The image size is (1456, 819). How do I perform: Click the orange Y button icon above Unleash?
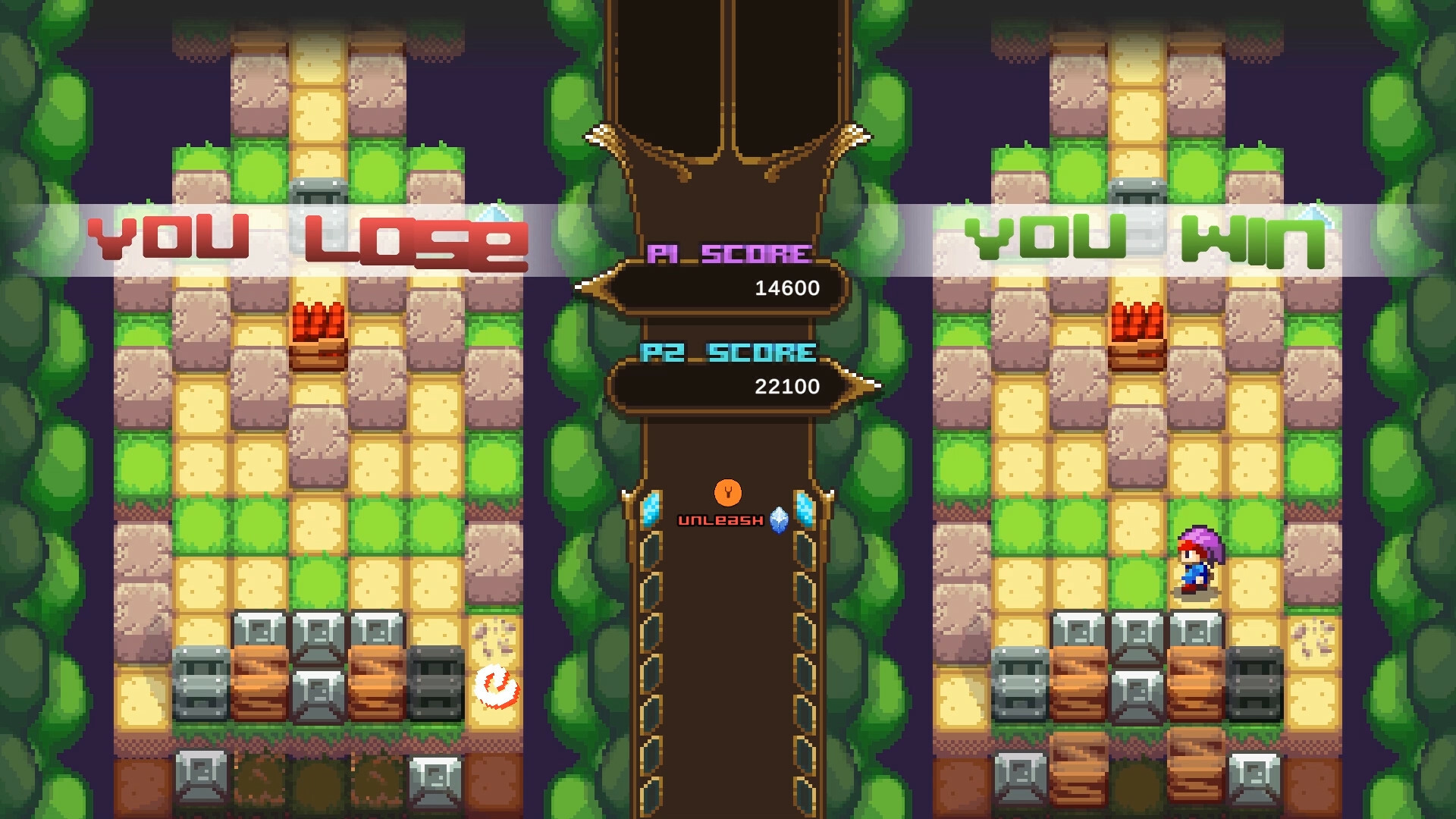click(727, 494)
